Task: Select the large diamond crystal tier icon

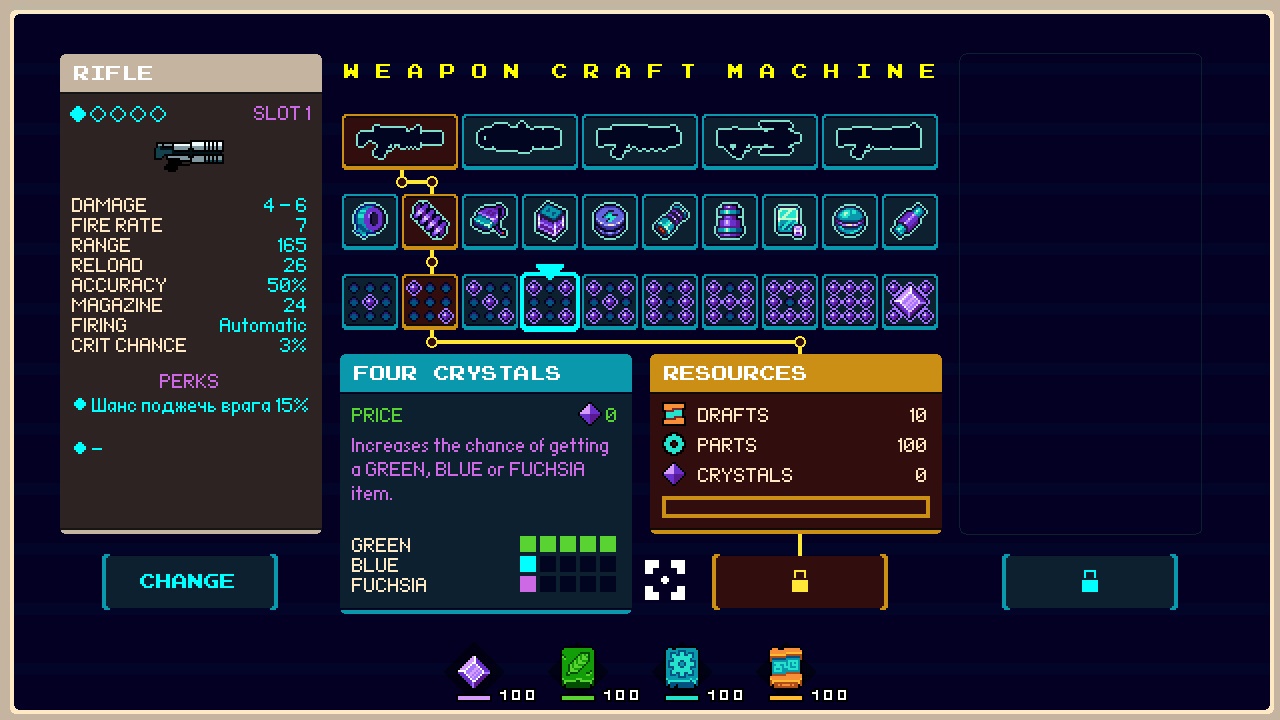Action: pyautogui.click(x=910, y=301)
